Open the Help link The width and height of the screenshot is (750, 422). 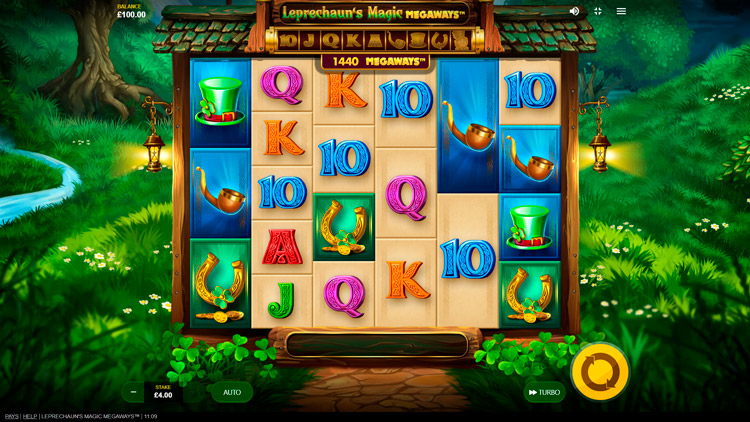pyautogui.click(x=30, y=416)
